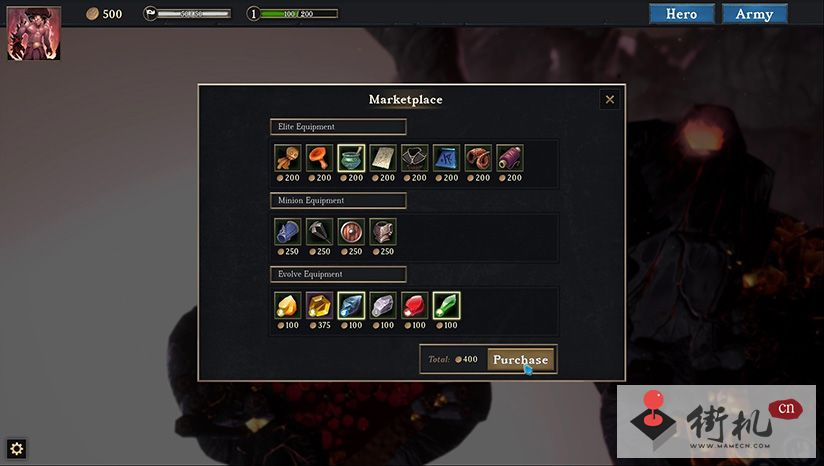Image resolution: width=824 pixels, height=466 pixels.
Task: Select the round wooden shield item
Action: [351, 232]
